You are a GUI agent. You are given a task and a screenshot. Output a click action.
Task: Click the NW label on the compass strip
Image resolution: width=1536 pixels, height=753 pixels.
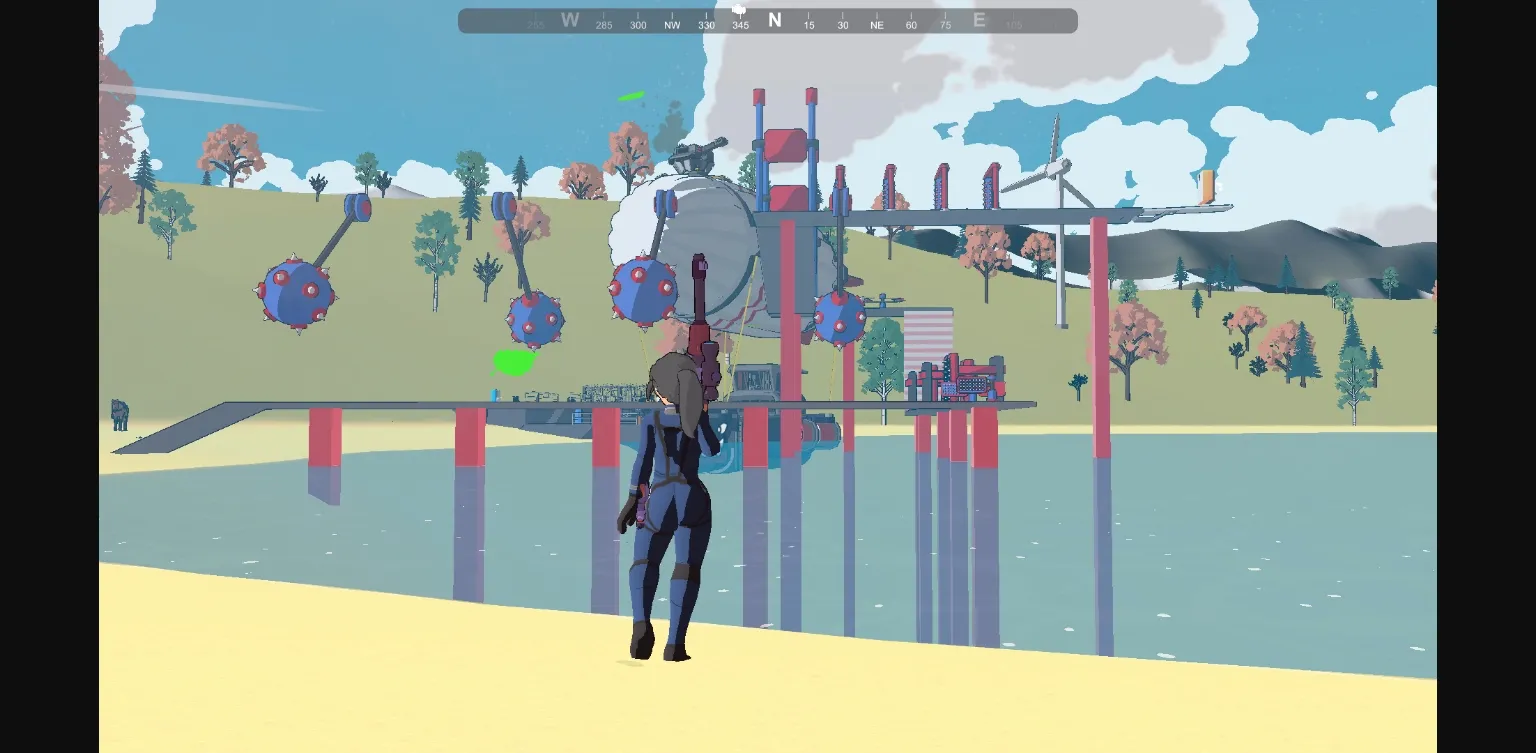[x=672, y=24]
